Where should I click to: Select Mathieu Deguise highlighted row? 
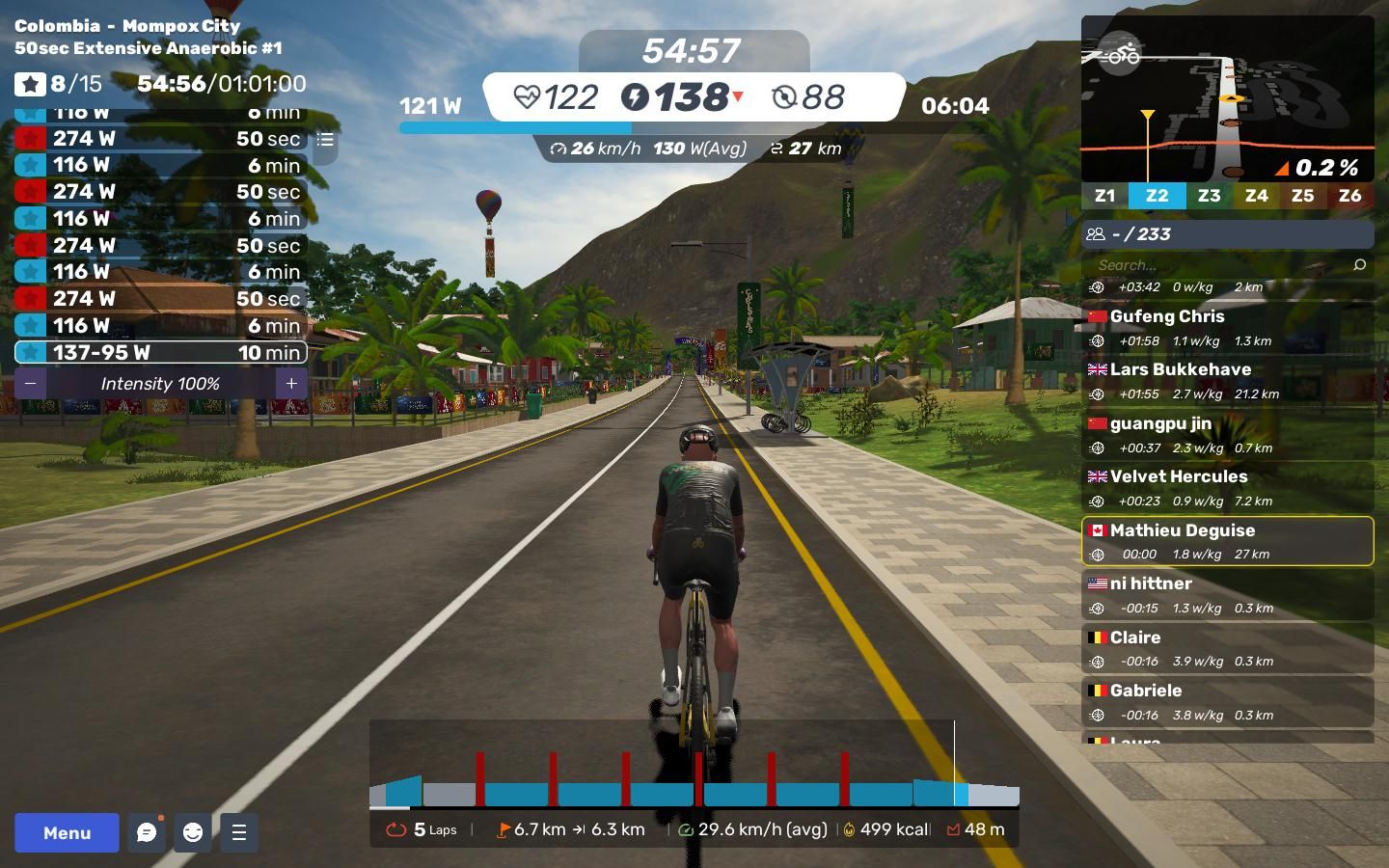click(1227, 541)
